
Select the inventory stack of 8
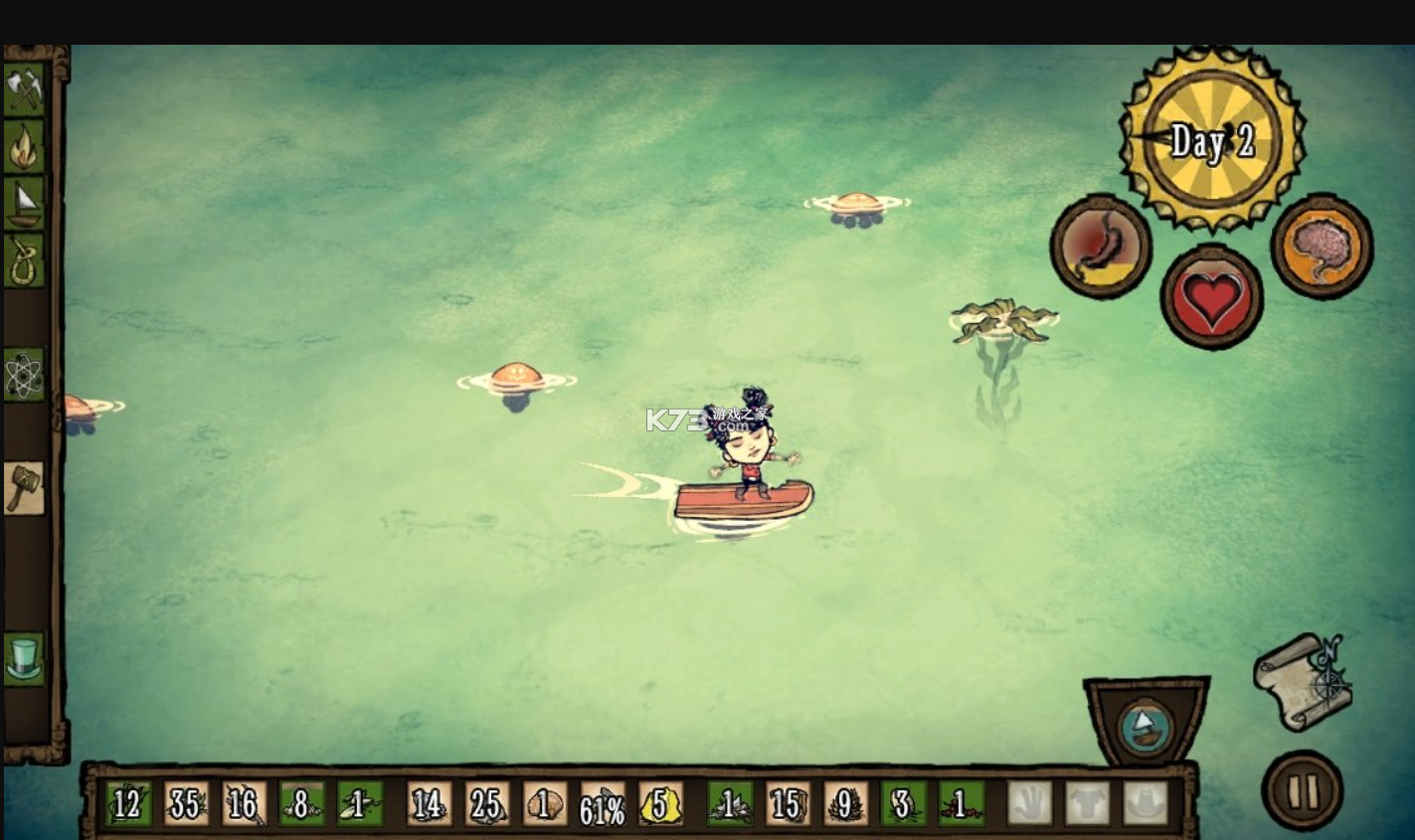pyautogui.click(x=302, y=803)
